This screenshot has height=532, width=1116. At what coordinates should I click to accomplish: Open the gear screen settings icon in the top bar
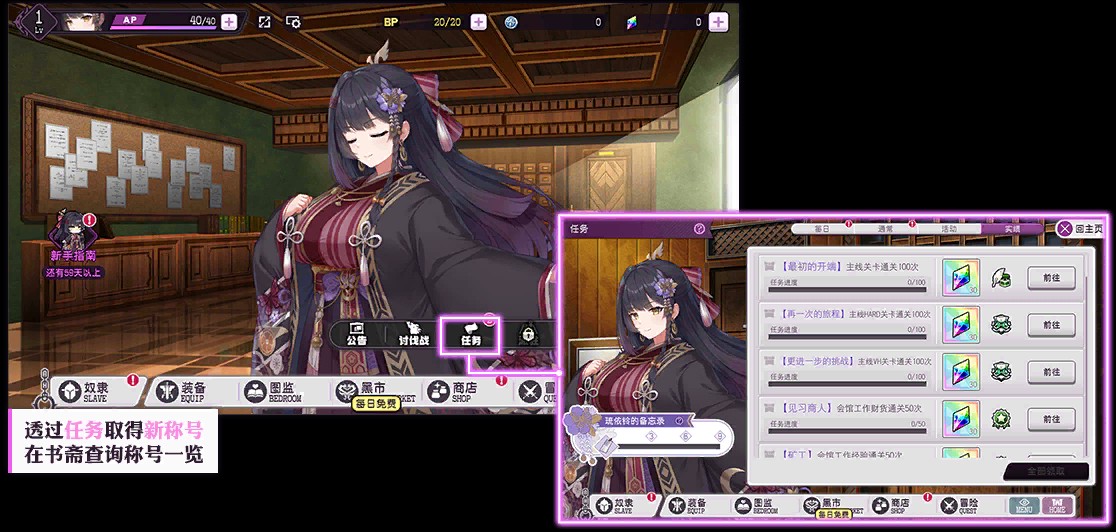point(293,22)
